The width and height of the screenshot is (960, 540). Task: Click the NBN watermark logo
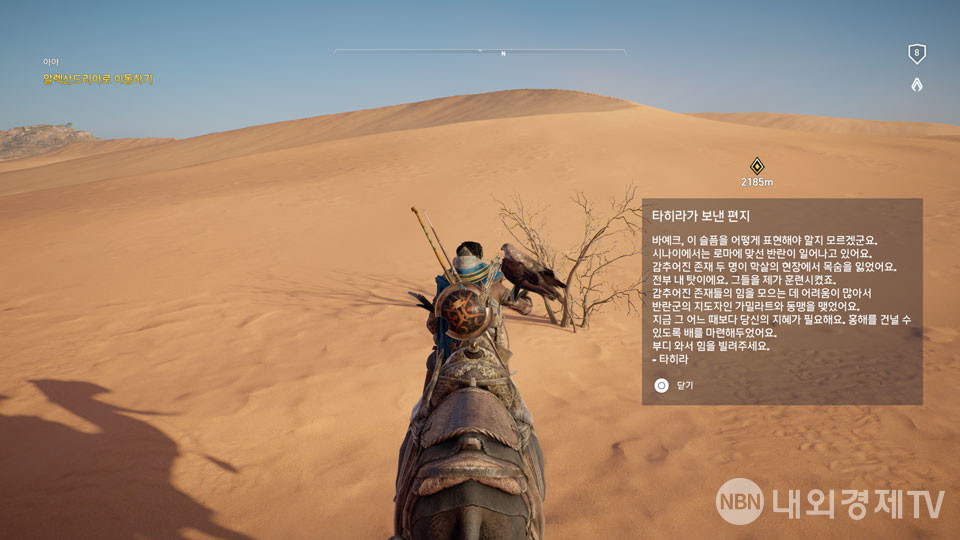coord(741,503)
